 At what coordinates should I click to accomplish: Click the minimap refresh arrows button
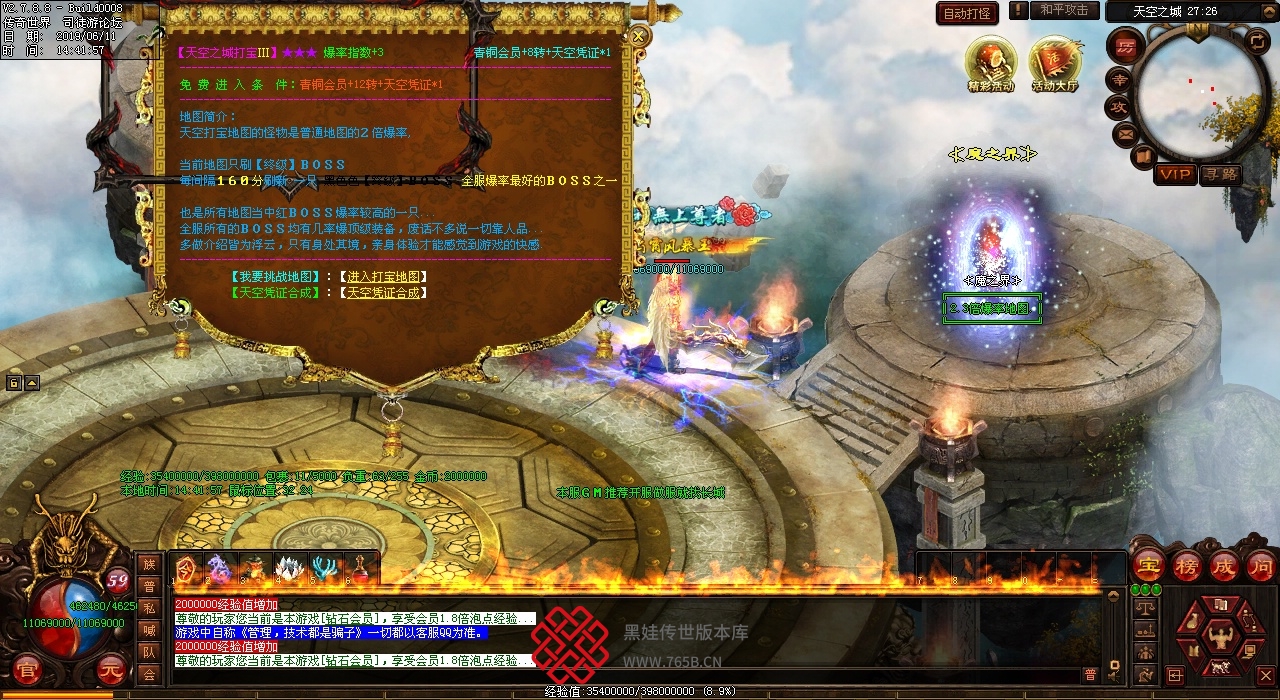click(x=1257, y=42)
